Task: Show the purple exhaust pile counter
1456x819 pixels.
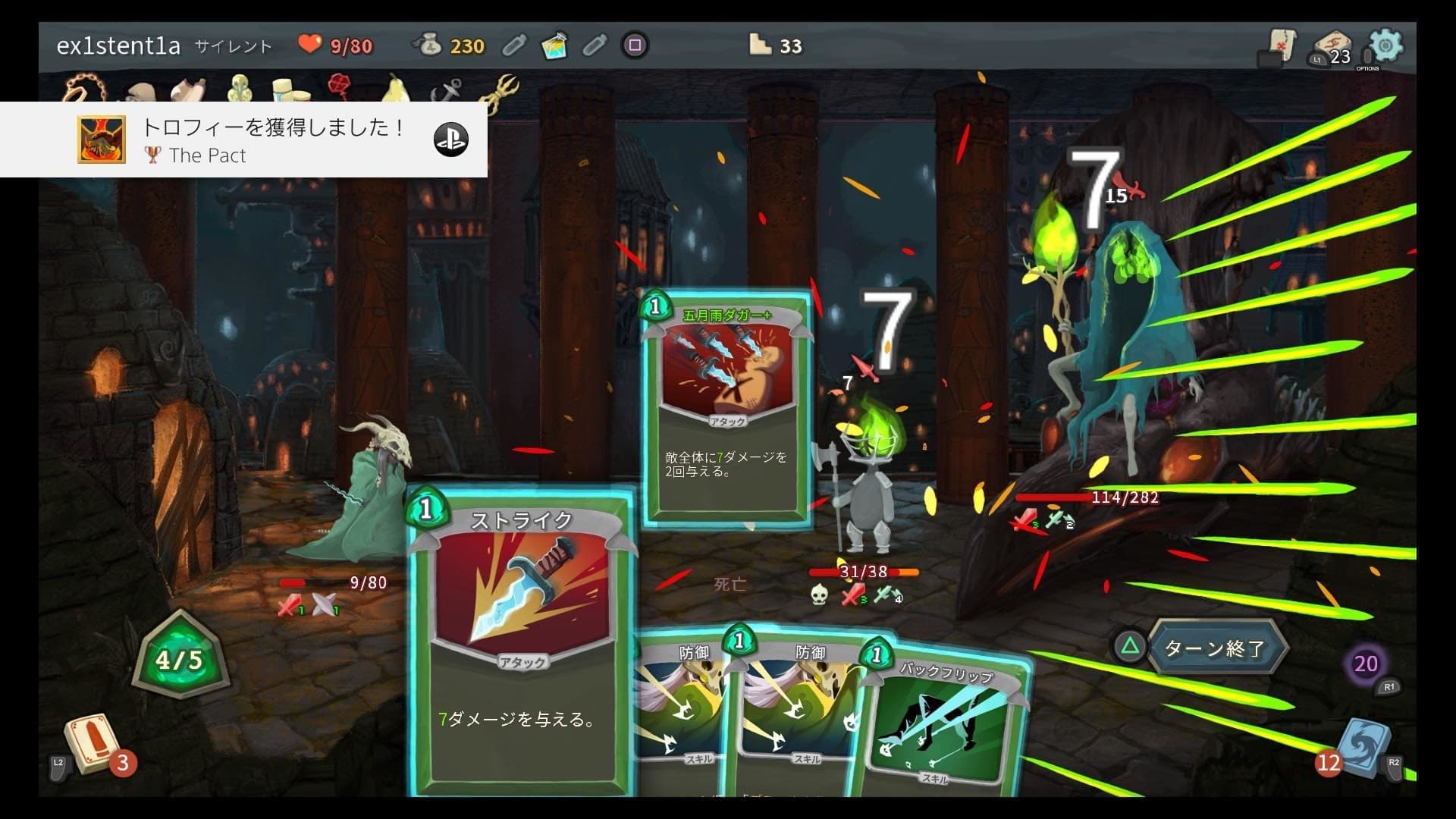Action: pos(1365,664)
